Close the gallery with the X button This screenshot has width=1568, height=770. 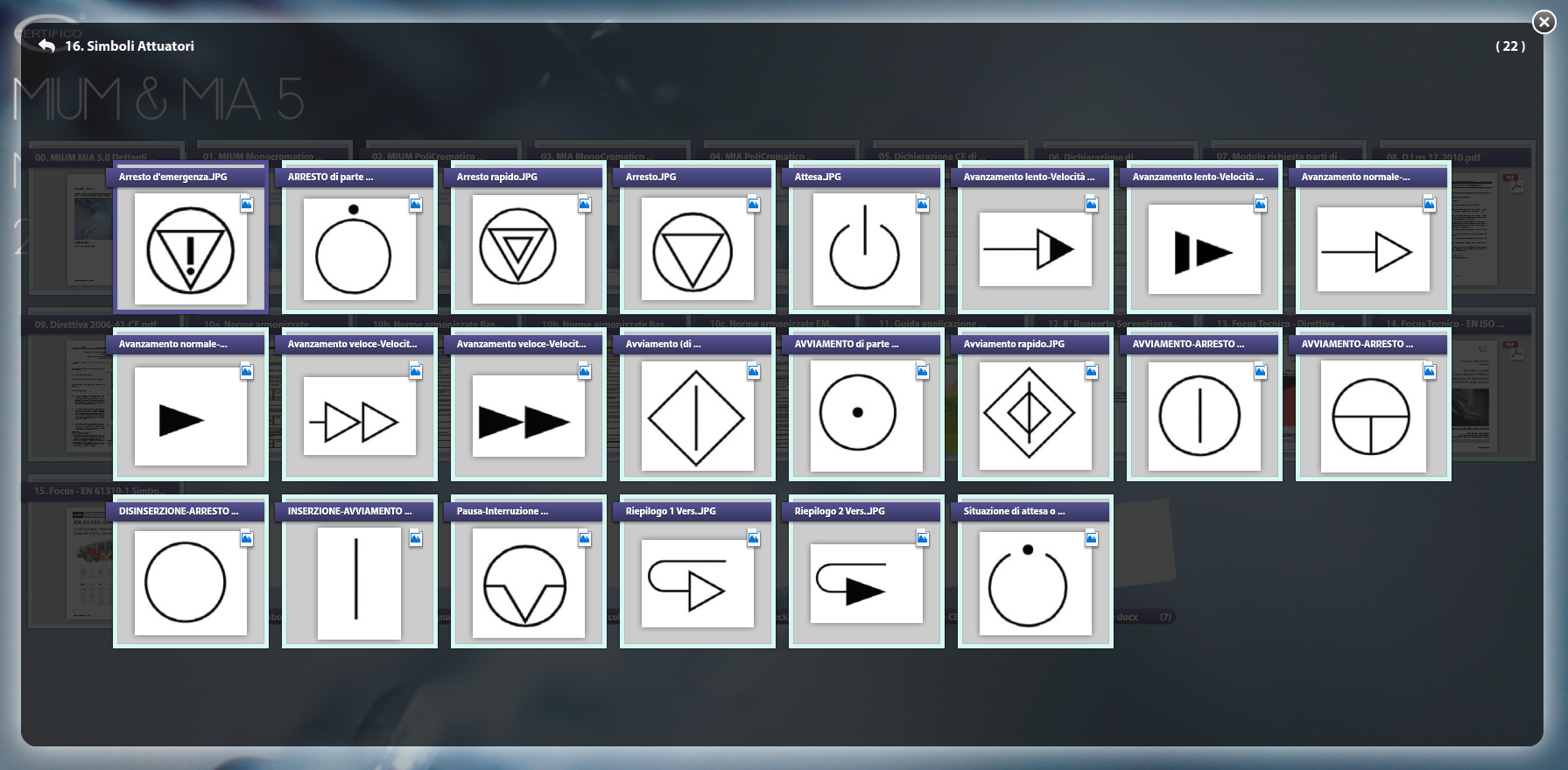1543,22
